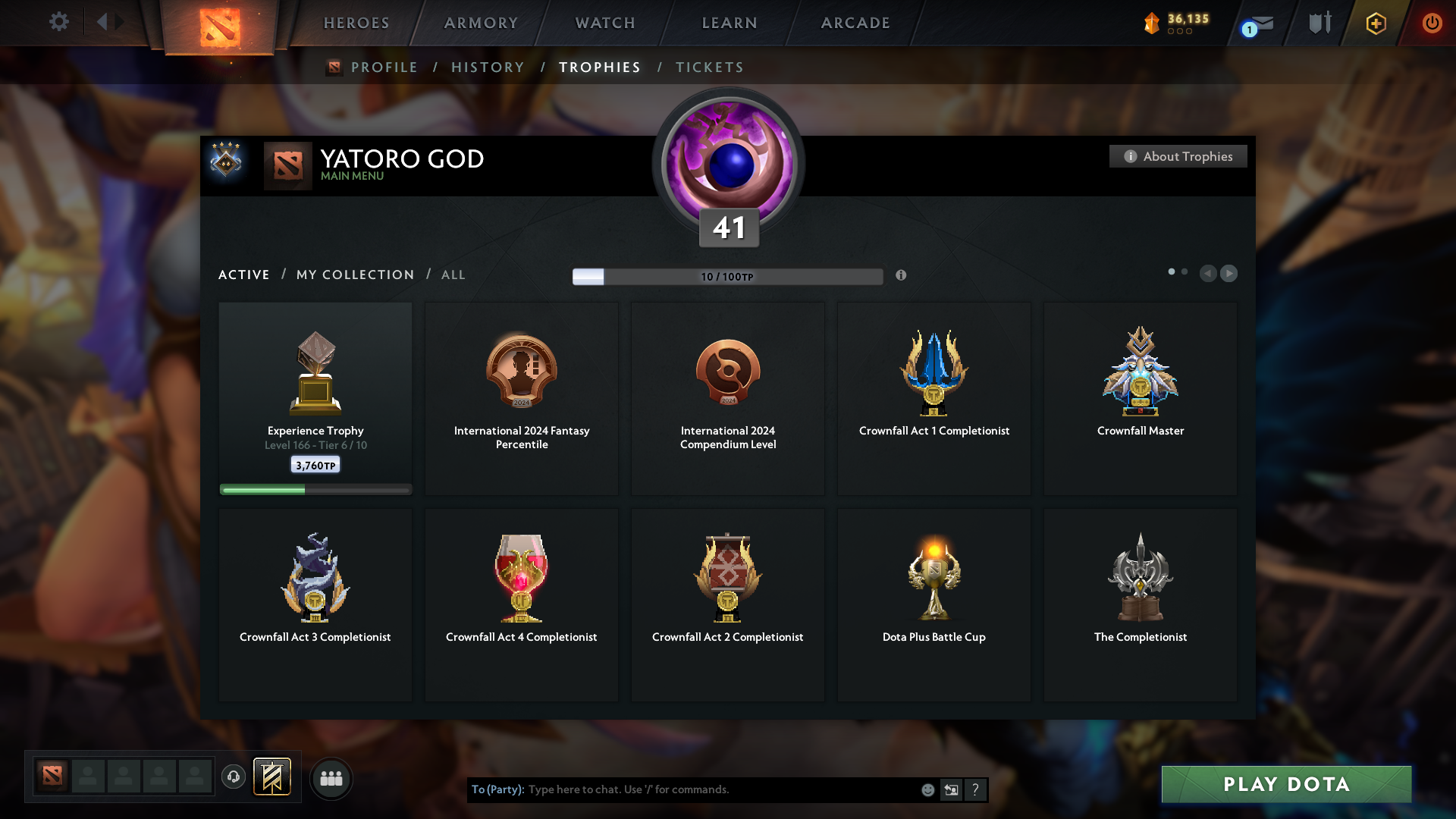The width and height of the screenshot is (1456, 819).
Task: Click the battle pass flag icon near the chat
Action: point(273,777)
